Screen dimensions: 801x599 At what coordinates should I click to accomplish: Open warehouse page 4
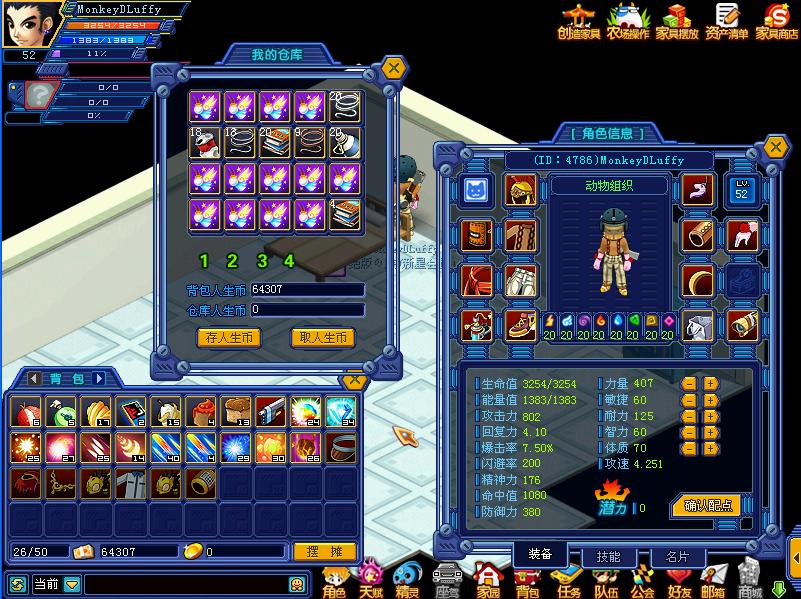click(x=289, y=261)
